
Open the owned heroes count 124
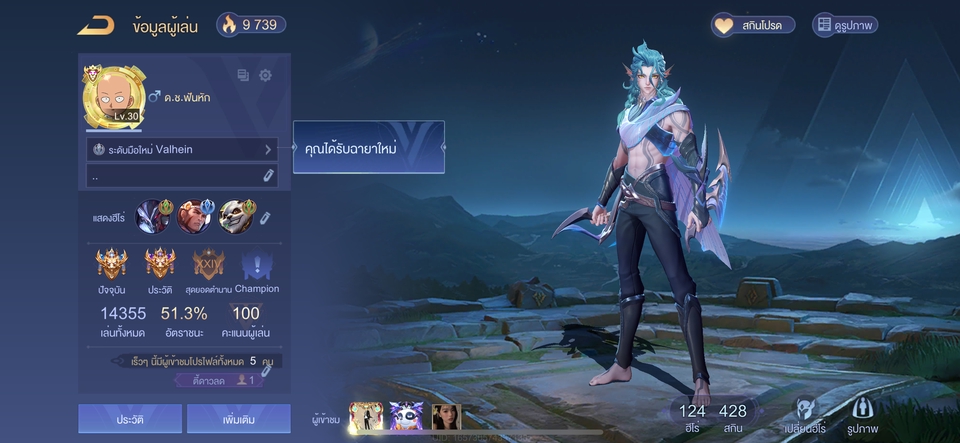point(692,415)
